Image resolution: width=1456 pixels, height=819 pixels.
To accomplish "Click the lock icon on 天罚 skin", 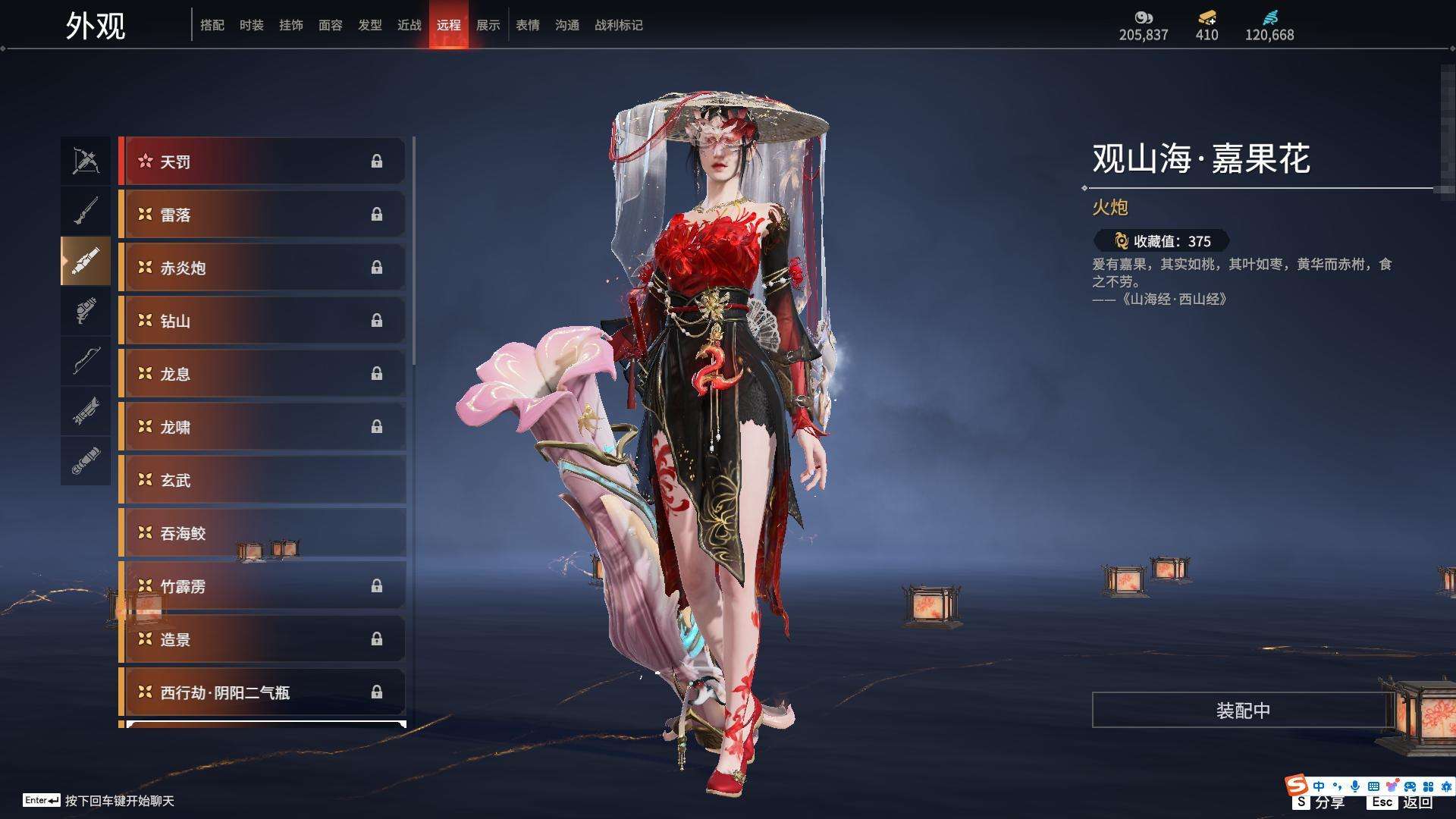I will (x=378, y=162).
